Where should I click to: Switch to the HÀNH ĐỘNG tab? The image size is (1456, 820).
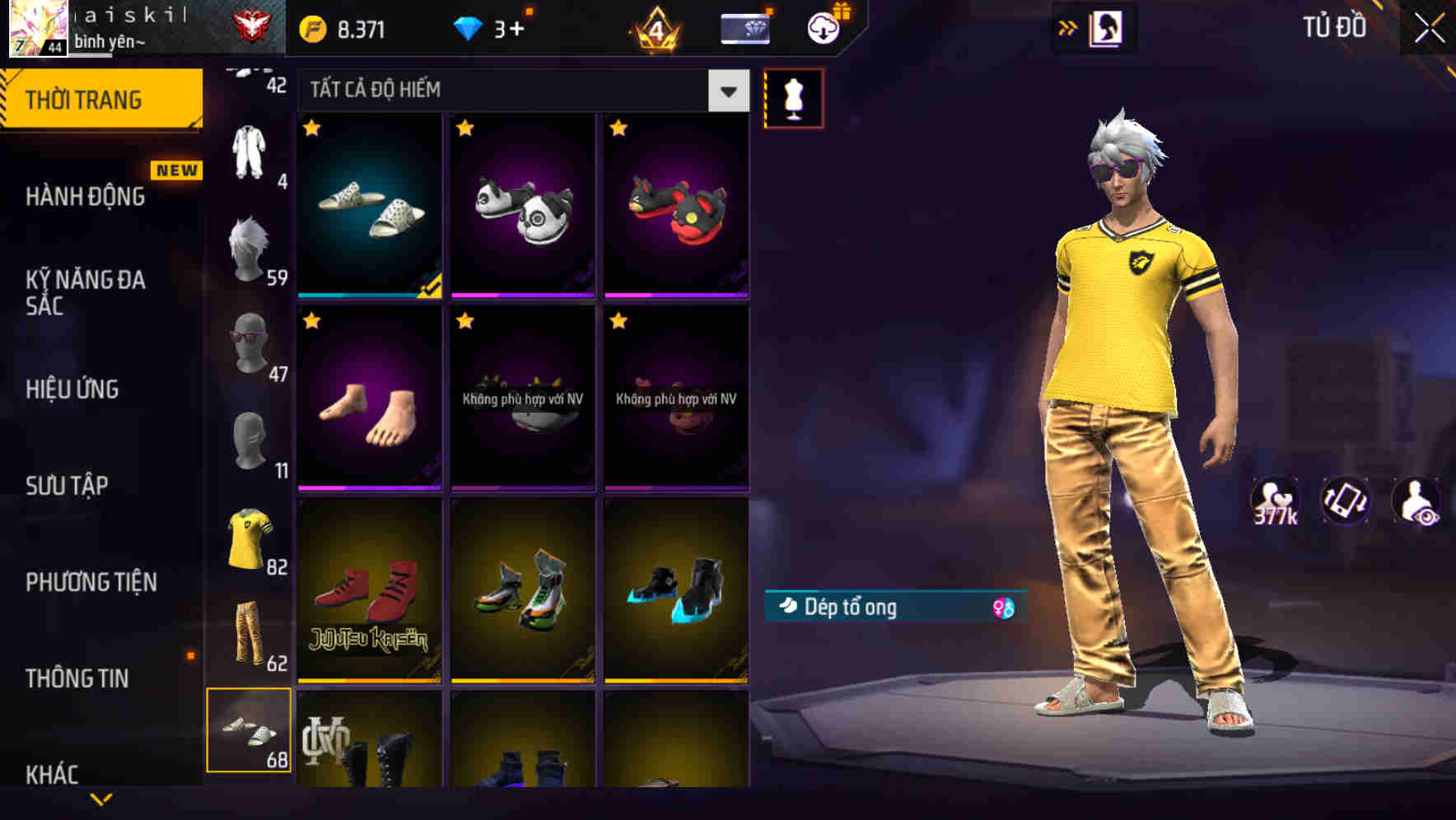point(85,196)
